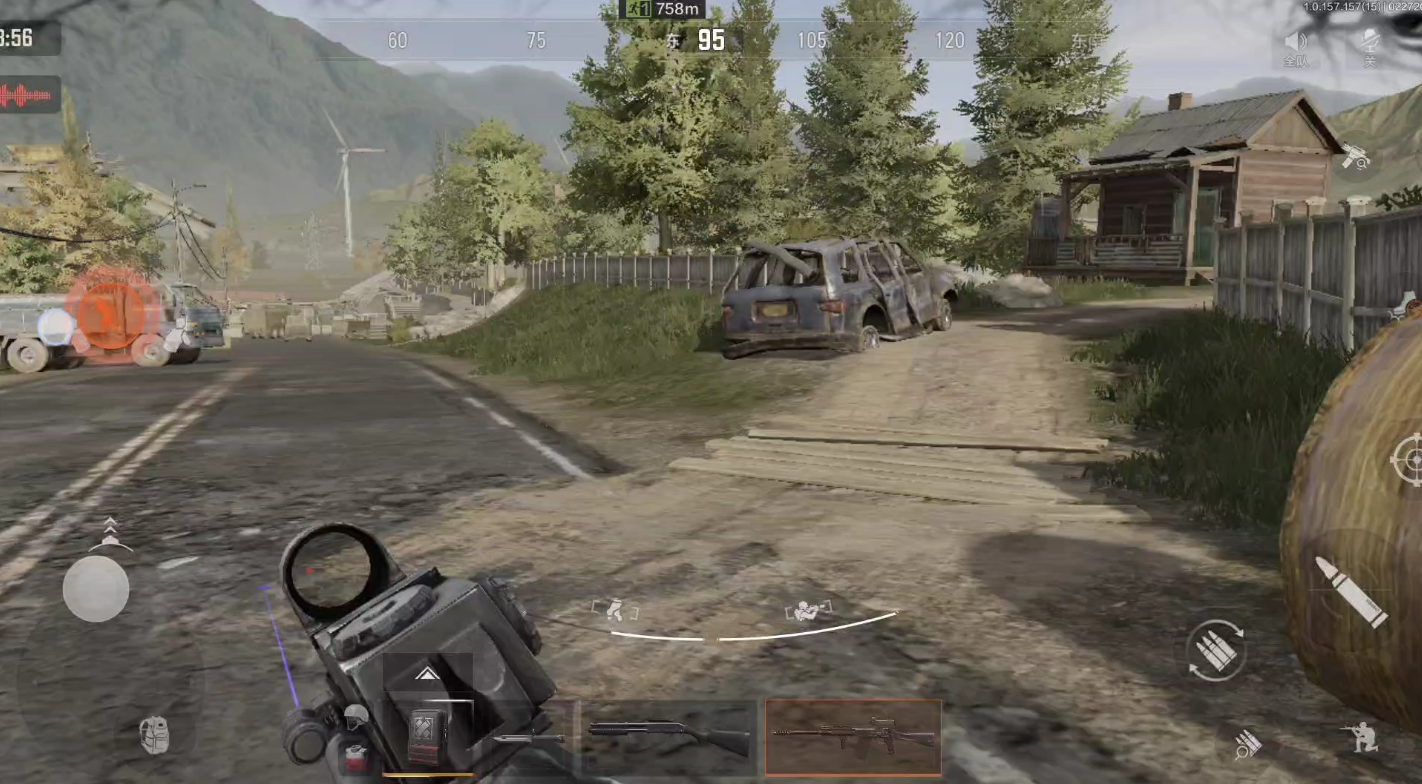Select the aiming soldier stance icon
The width and height of the screenshot is (1422, 784).
[x=807, y=610]
